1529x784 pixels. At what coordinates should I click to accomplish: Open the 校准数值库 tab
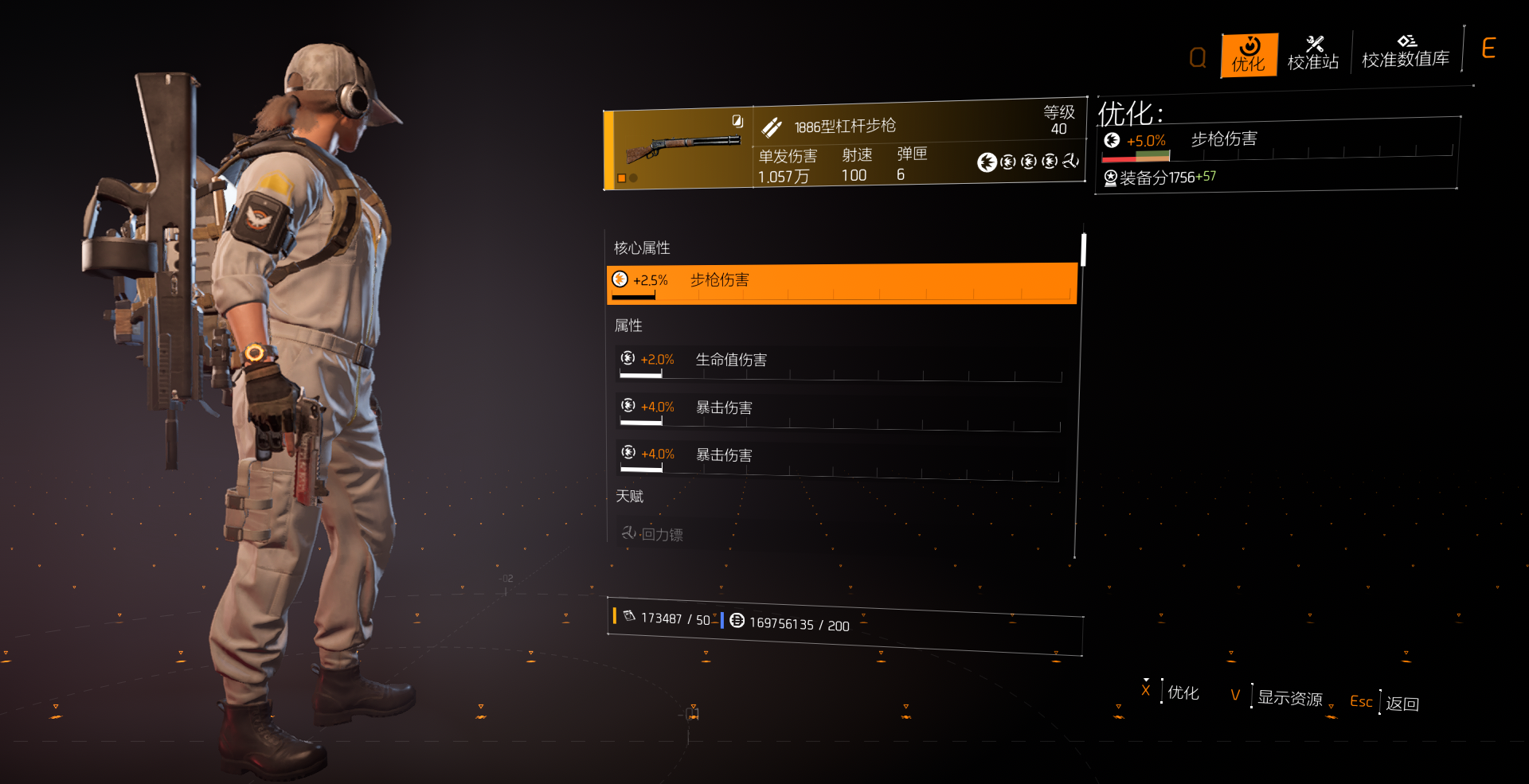pyautogui.click(x=1406, y=53)
